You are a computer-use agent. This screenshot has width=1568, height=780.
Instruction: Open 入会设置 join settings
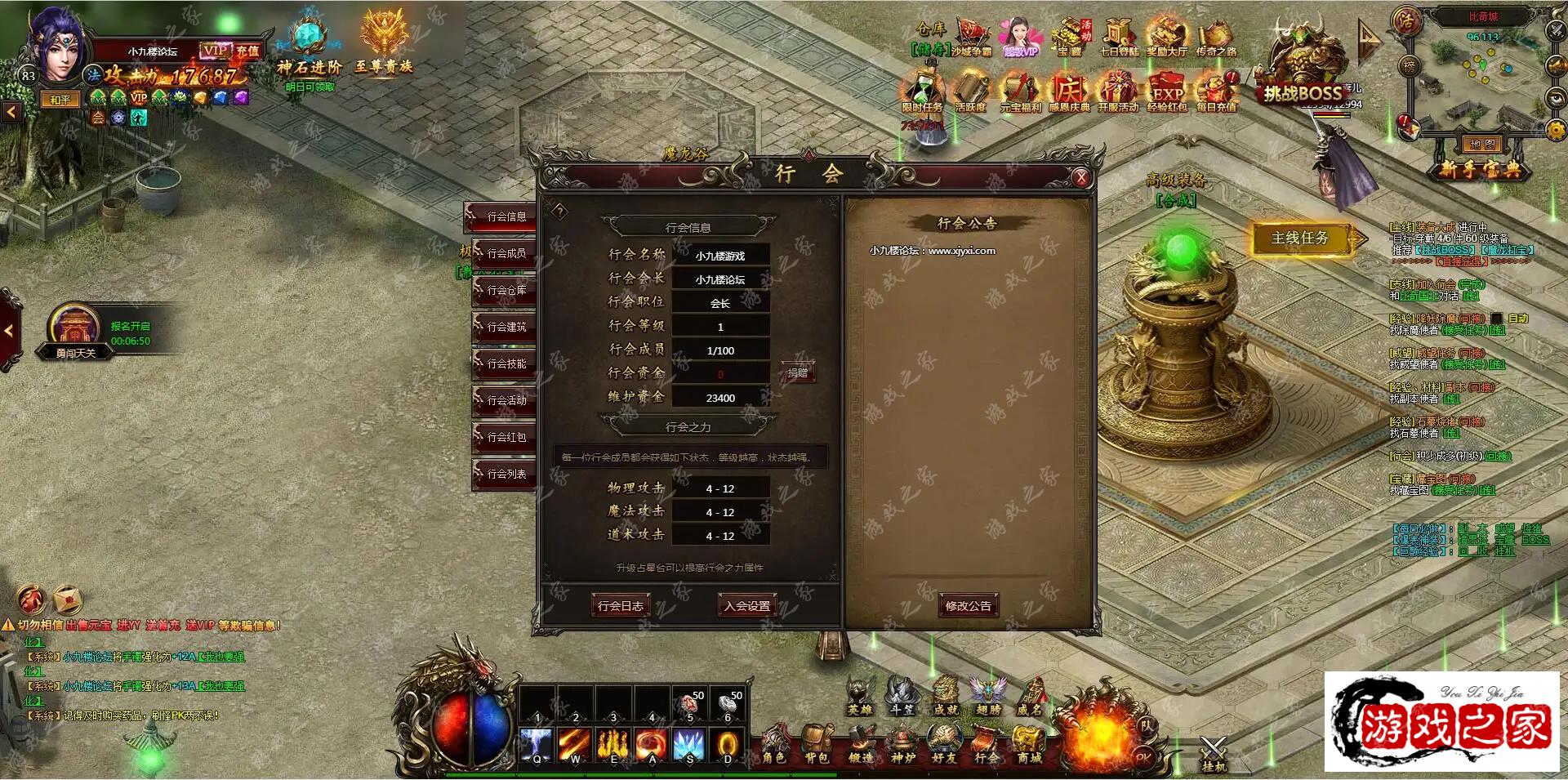746,606
